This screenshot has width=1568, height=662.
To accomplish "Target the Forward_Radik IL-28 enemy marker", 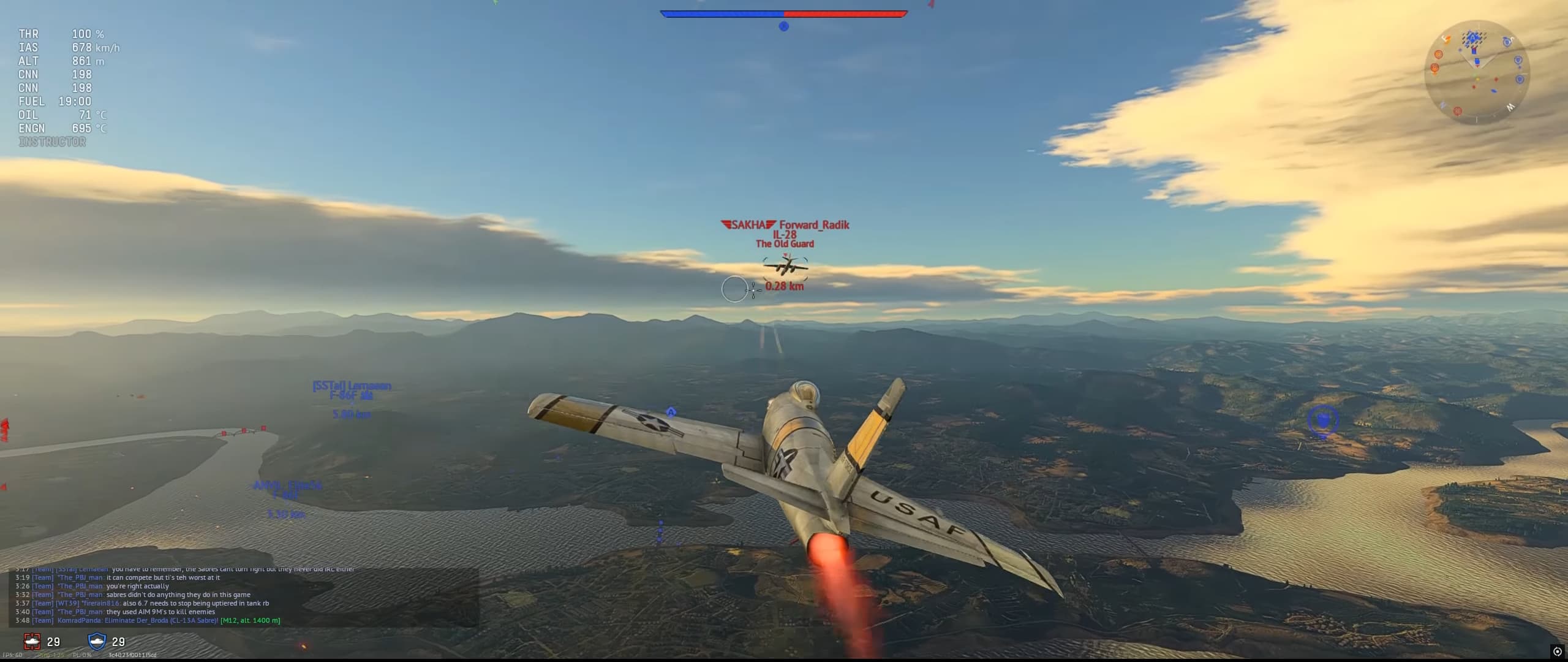I will tap(785, 266).
